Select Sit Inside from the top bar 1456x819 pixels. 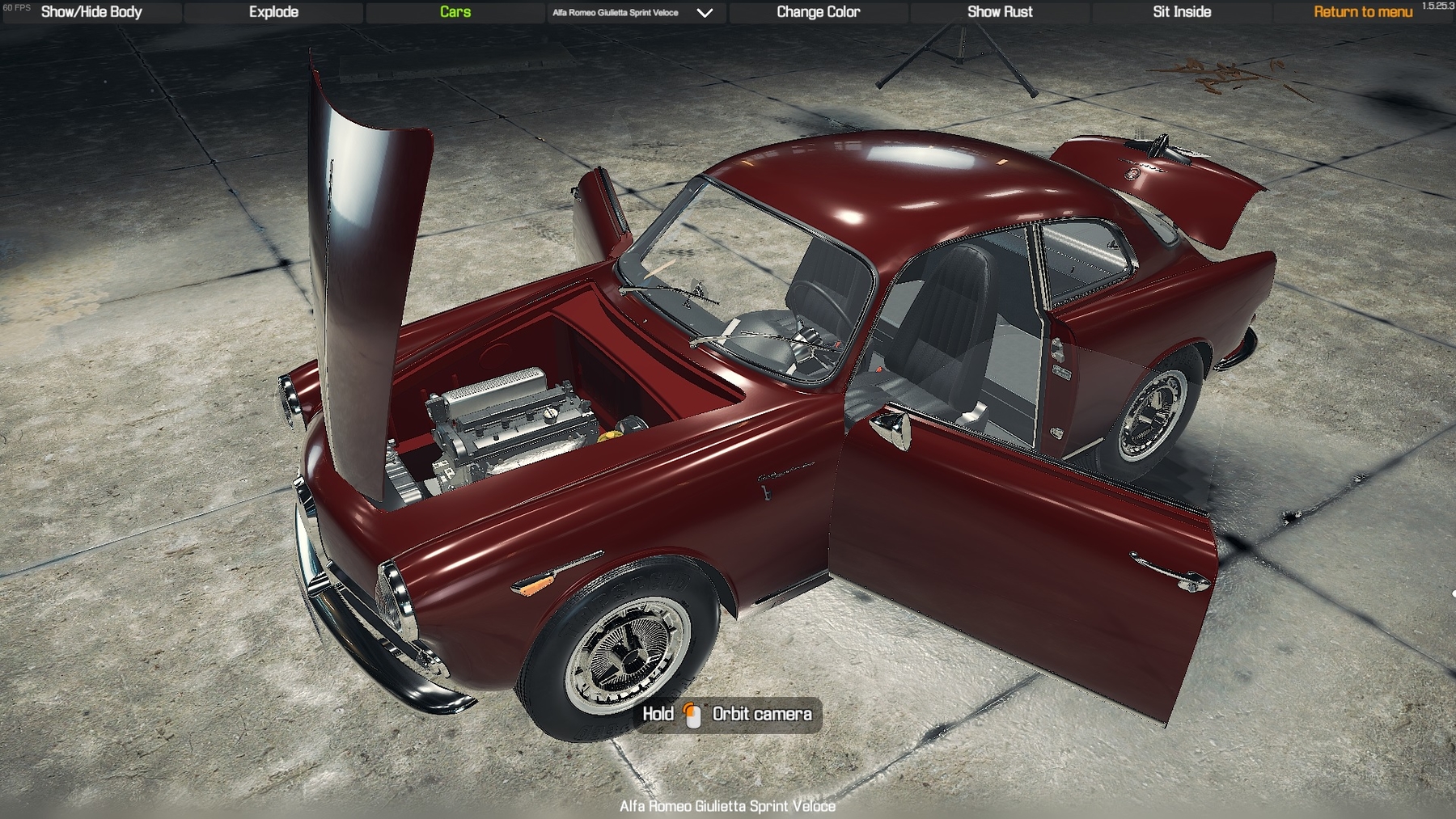(1182, 12)
